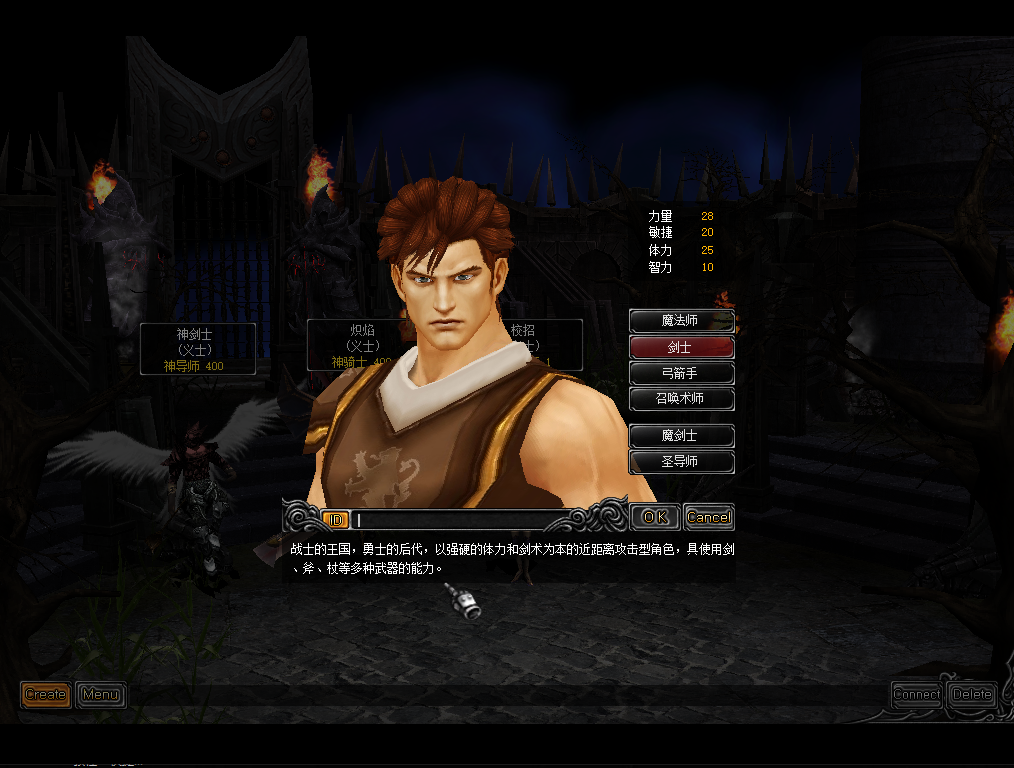Select the 召唤术师 class
1014x768 pixels.
(x=681, y=399)
